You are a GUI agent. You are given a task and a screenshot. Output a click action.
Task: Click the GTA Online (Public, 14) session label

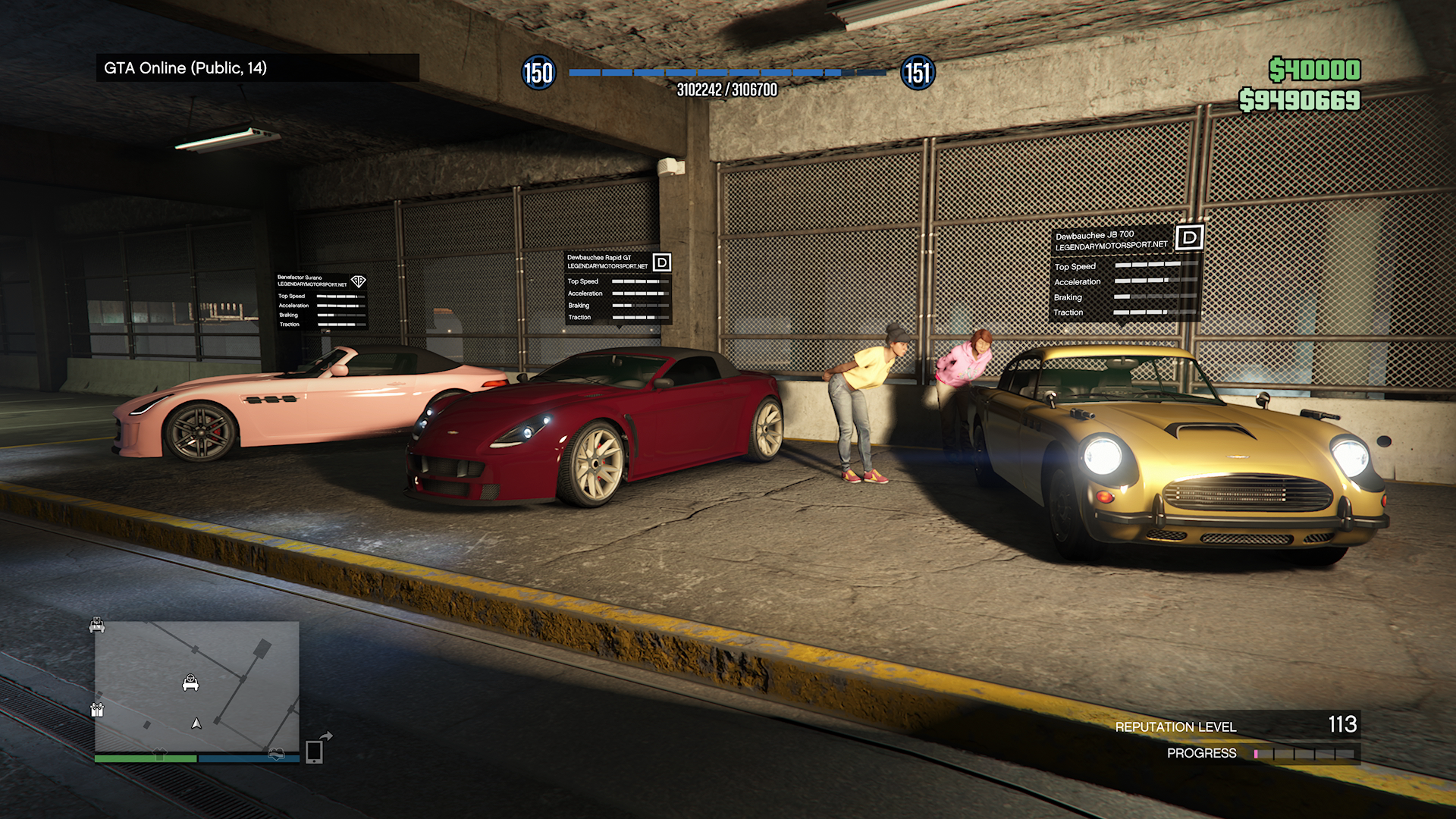click(x=186, y=68)
